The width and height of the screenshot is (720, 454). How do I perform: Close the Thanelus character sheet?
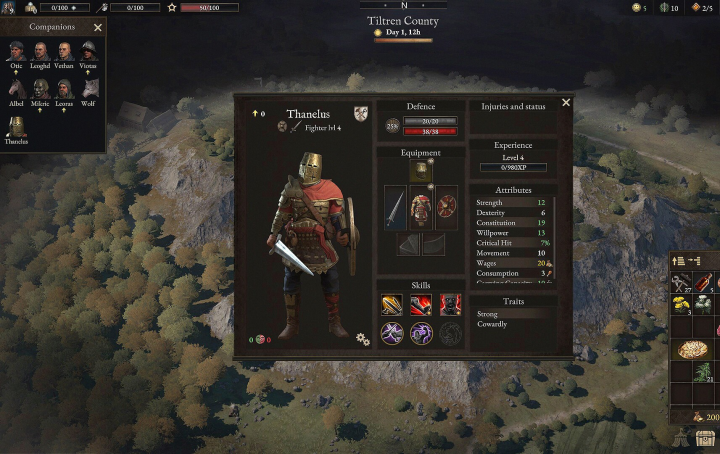[x=566, y=102]
